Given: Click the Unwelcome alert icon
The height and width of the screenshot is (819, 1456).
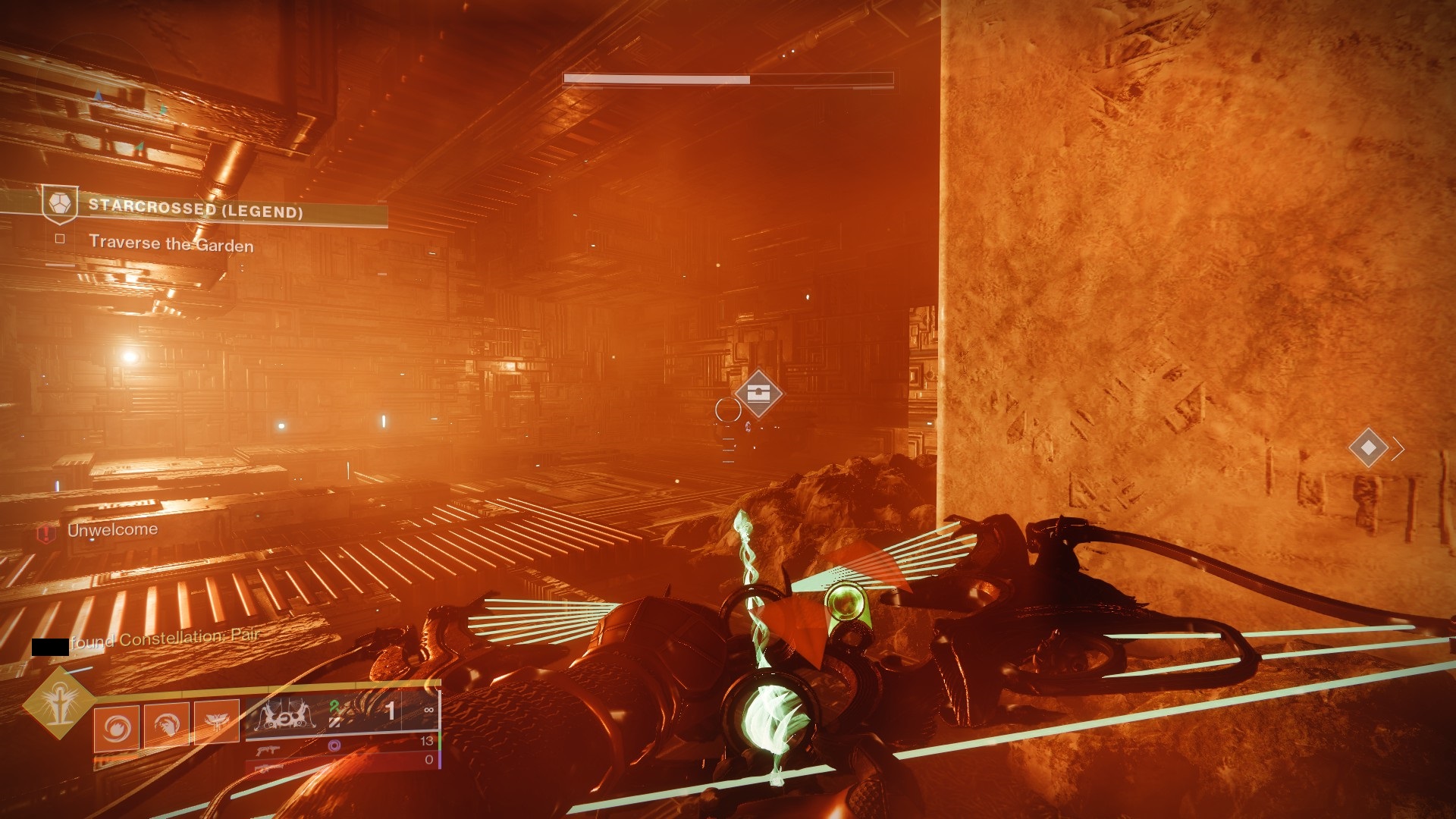Looking at the screenshot, I should tap(47, 532).
